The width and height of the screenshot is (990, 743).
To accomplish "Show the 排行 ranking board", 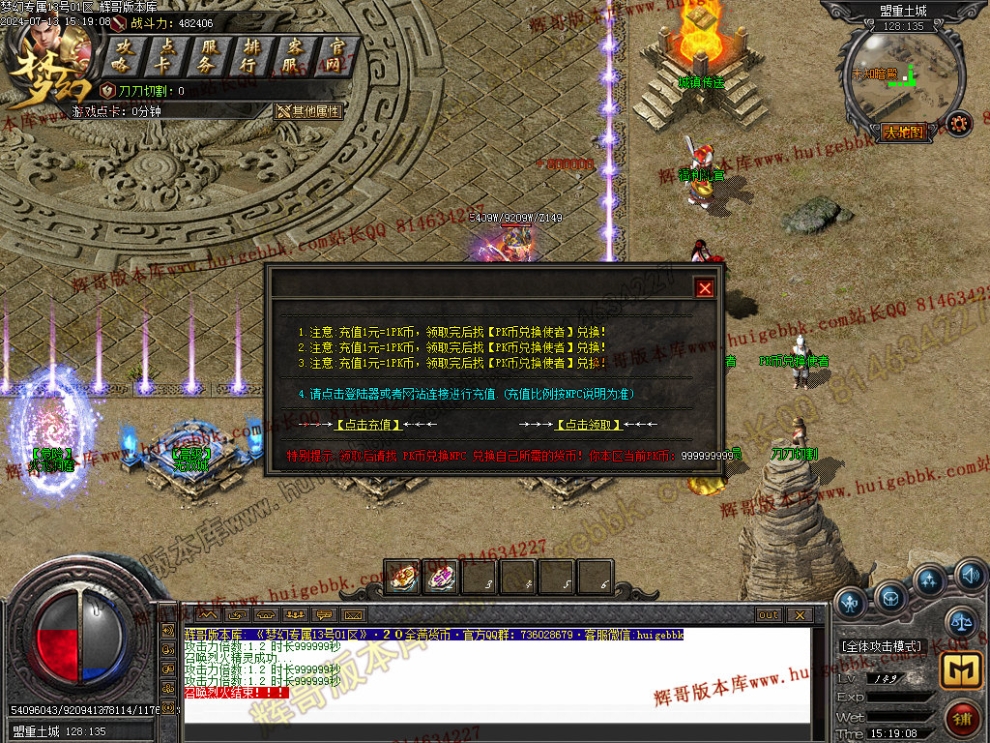I will point(251,56).
